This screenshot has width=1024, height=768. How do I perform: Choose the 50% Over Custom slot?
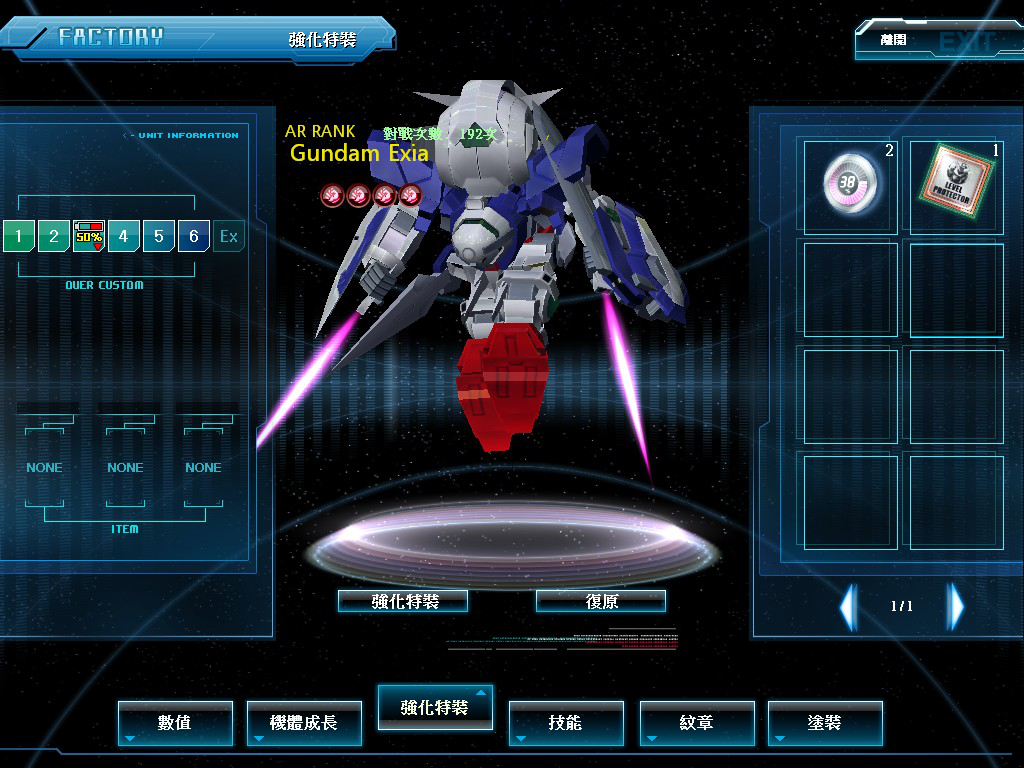[x=89, y=237]
